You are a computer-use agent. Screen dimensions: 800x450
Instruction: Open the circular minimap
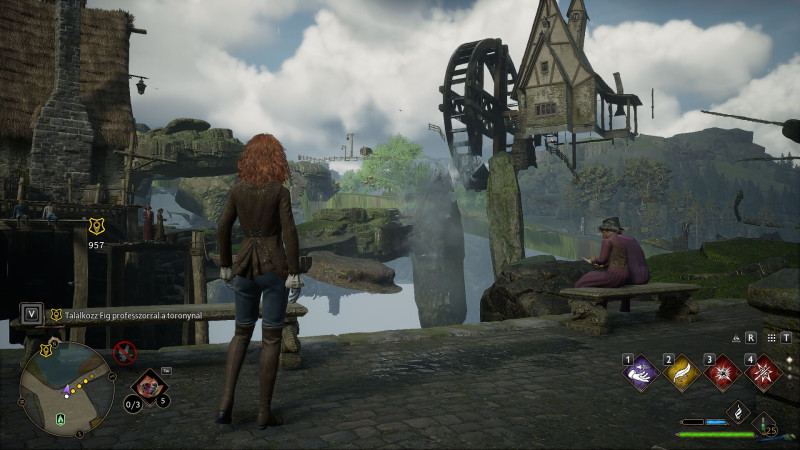coord(67,388)
